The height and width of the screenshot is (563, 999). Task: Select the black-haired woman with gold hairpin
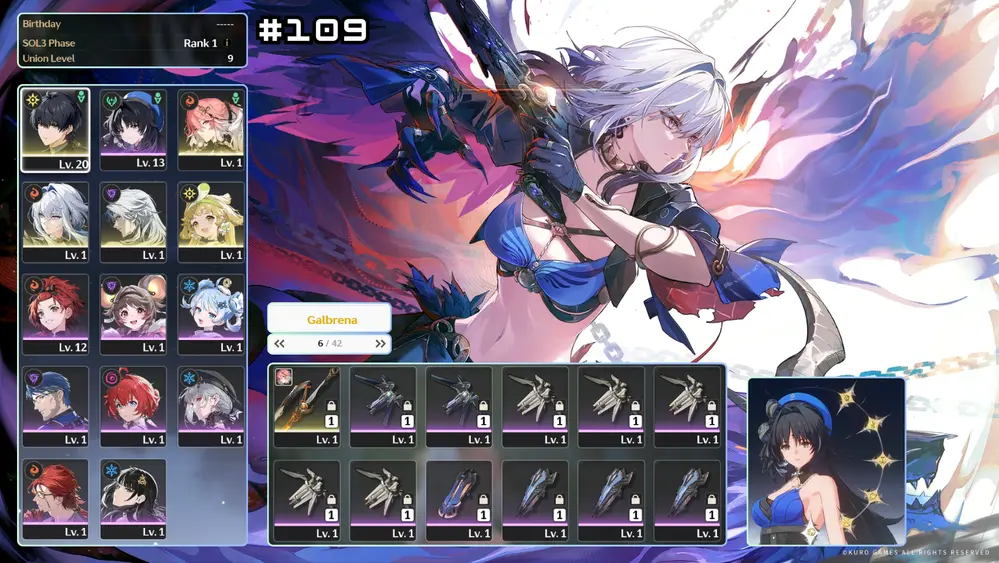(x=133, y=499)
